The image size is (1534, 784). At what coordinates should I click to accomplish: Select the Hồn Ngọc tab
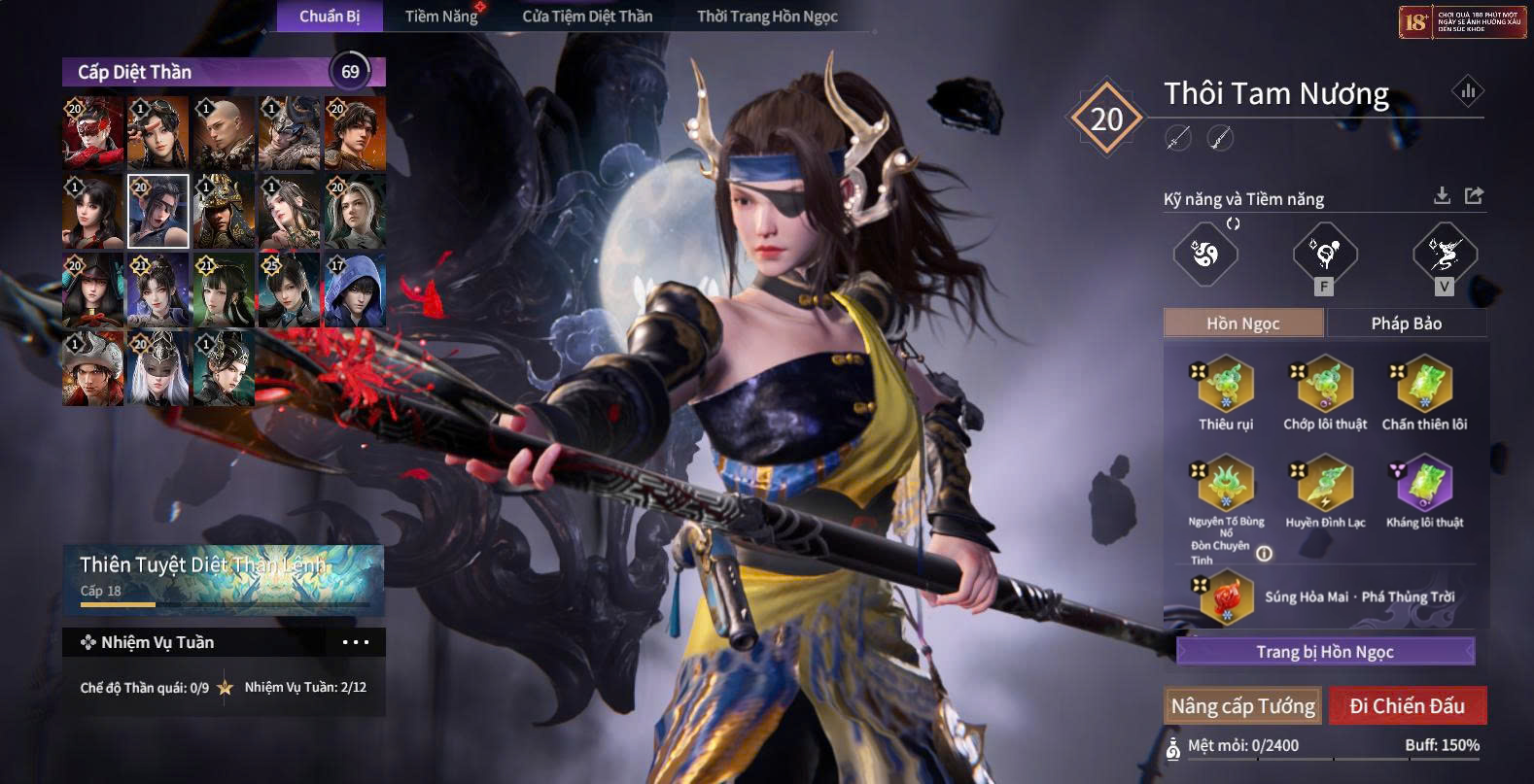[x=1242, y=324]
